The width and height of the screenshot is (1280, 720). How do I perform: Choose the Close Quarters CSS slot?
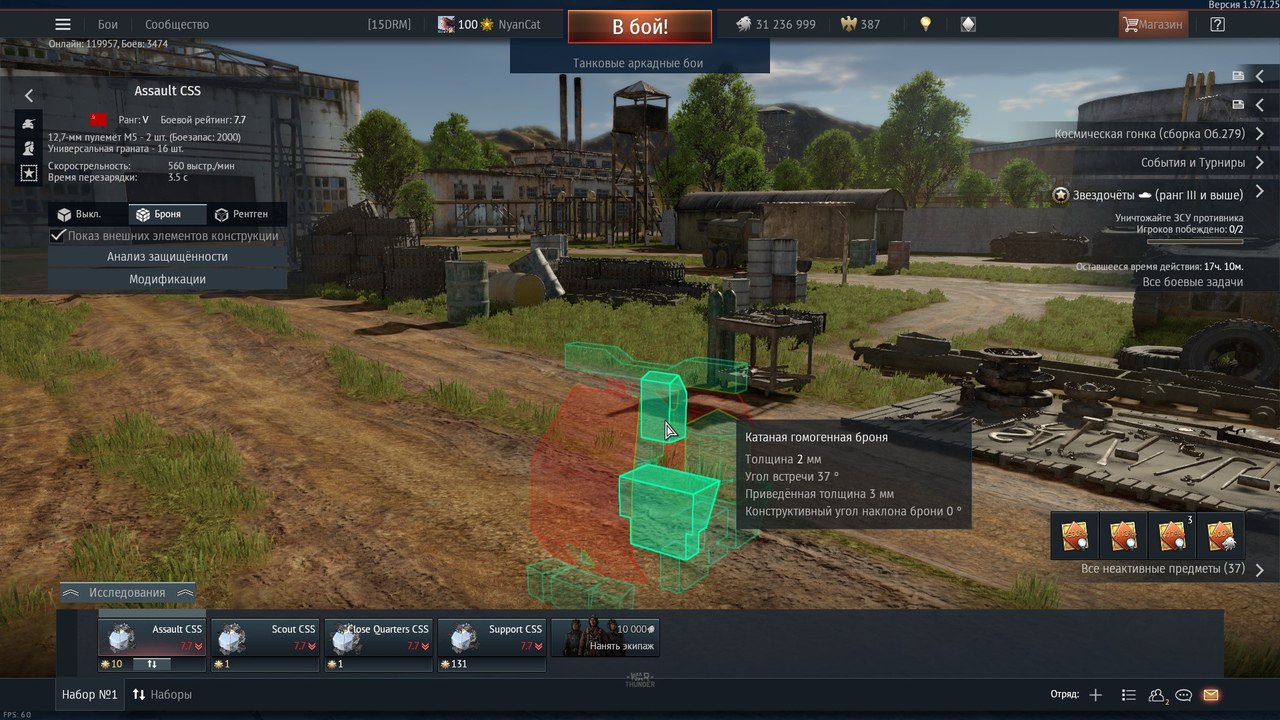pos(378,638)
